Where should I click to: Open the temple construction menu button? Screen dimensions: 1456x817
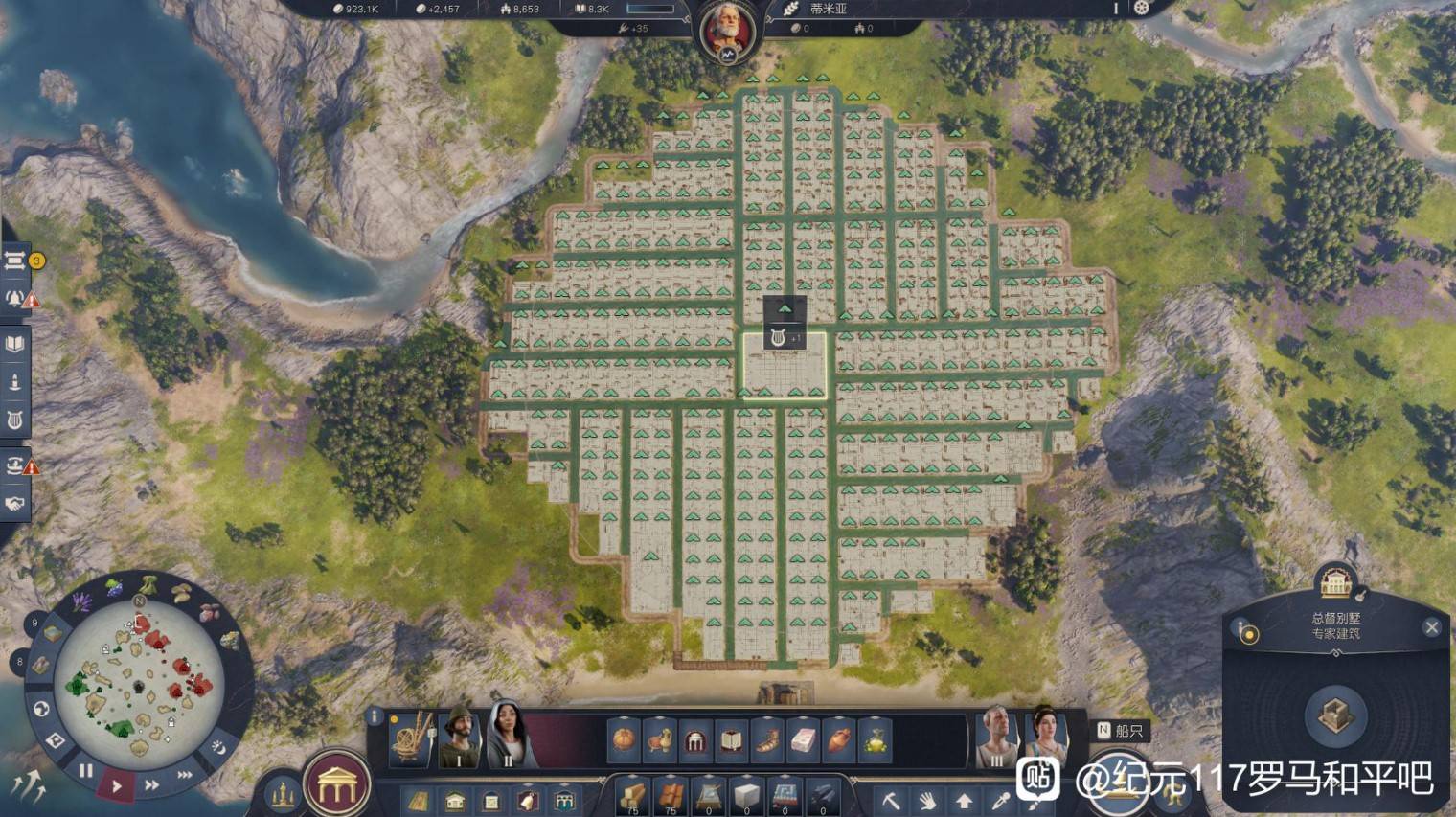click(337, 784)
